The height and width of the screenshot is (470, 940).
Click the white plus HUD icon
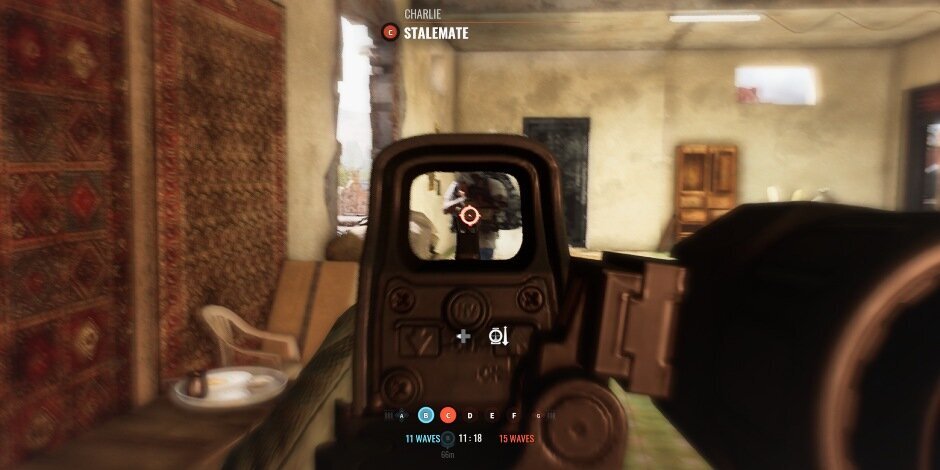pos(463,336)
